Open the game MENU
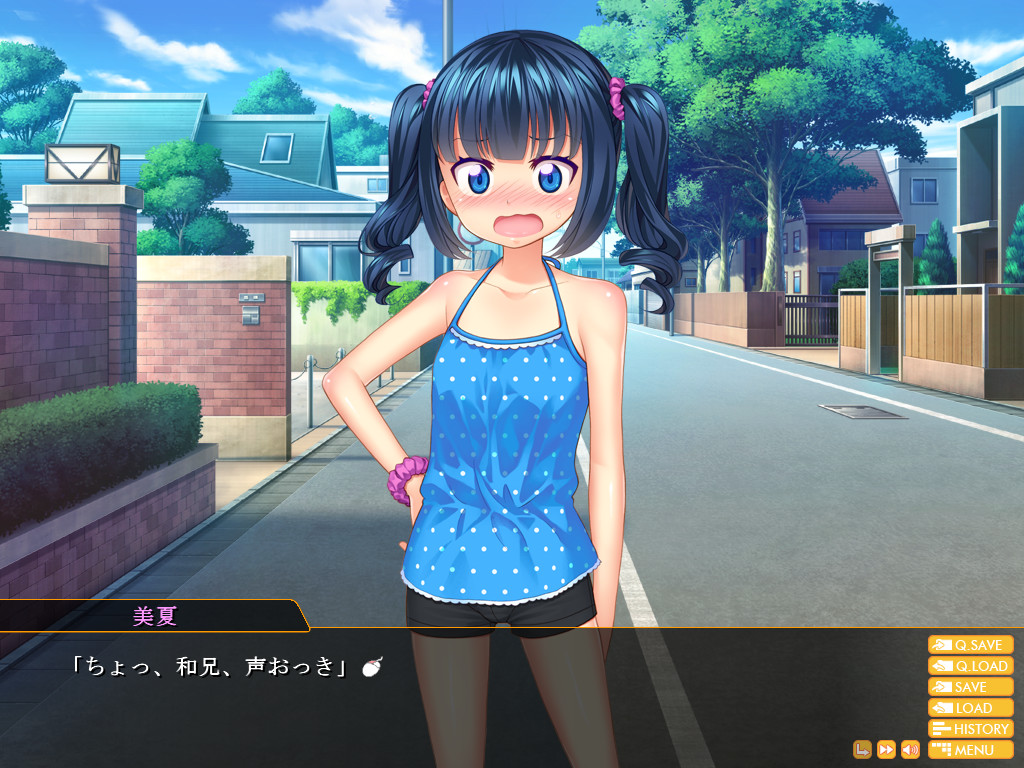1024x768 pixels. 970,750
